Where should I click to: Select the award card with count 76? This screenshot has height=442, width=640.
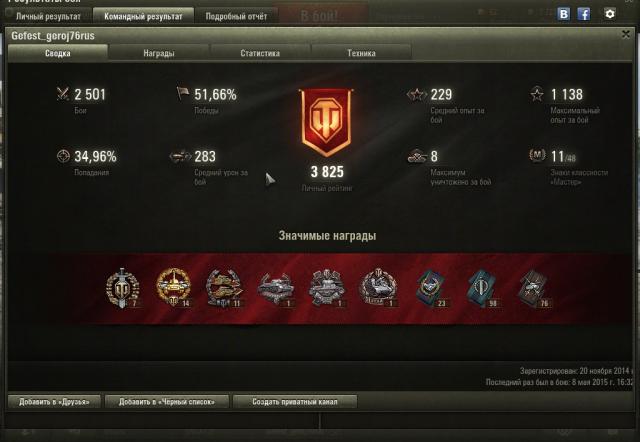[532, 287]
